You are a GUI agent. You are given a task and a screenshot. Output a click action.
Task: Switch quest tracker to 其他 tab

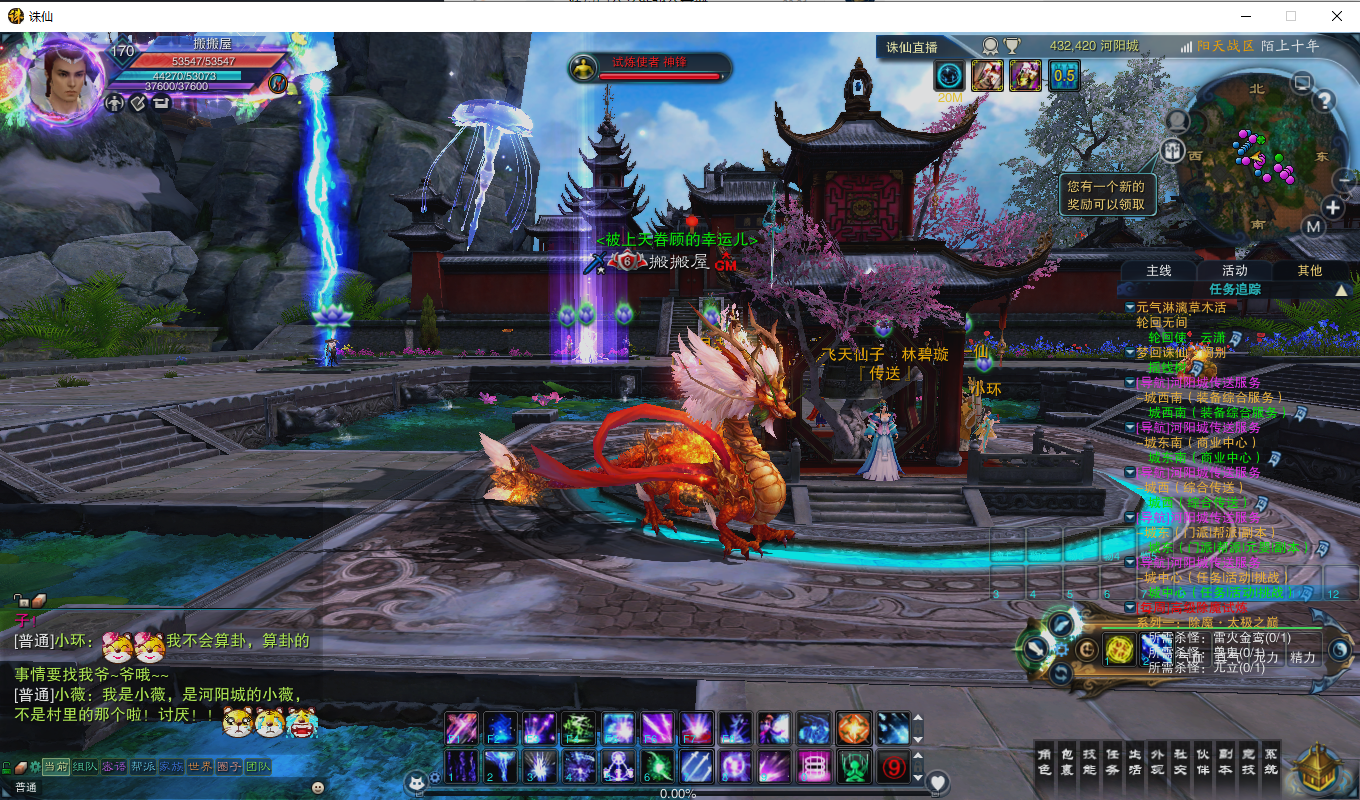pyautogui.click(x=1309, y=270)
